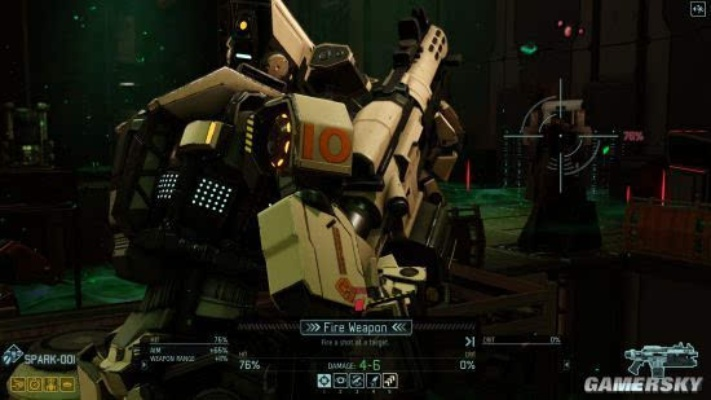Image resolution: width=711 pixels, height=400 pixels.
Task: Activate the second ability icon, Overwatch eye
Action: point(340,381)
